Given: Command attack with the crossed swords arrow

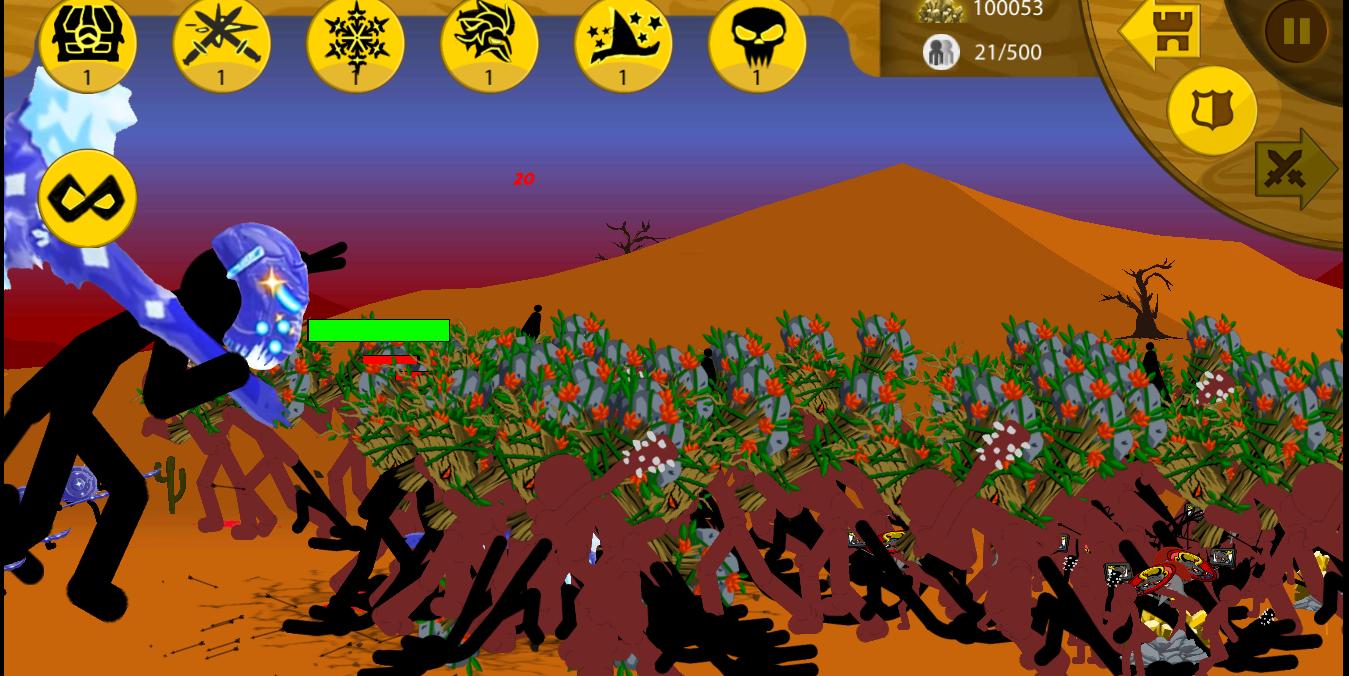Looking at the screenshot, I should (1294, 169).
